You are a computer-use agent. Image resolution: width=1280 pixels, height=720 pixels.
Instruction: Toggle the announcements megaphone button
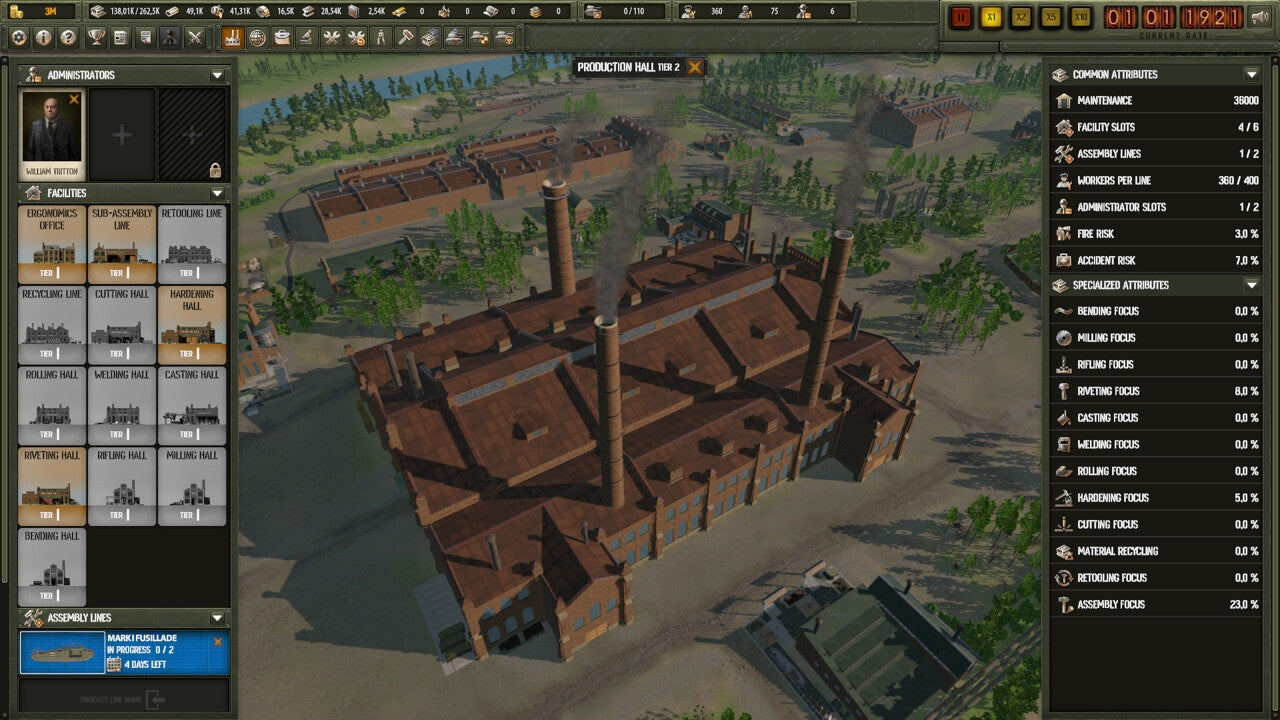click(x=1259, y=16)
